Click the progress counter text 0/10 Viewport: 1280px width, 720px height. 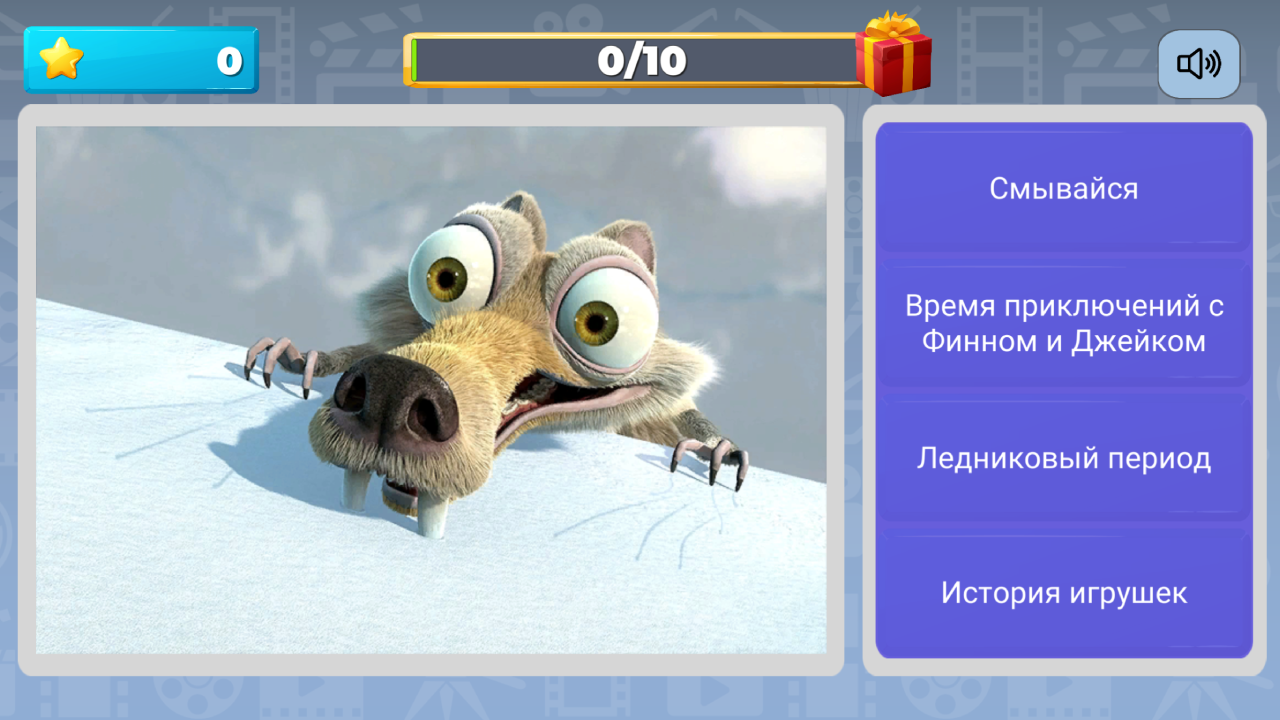(640, 58)
